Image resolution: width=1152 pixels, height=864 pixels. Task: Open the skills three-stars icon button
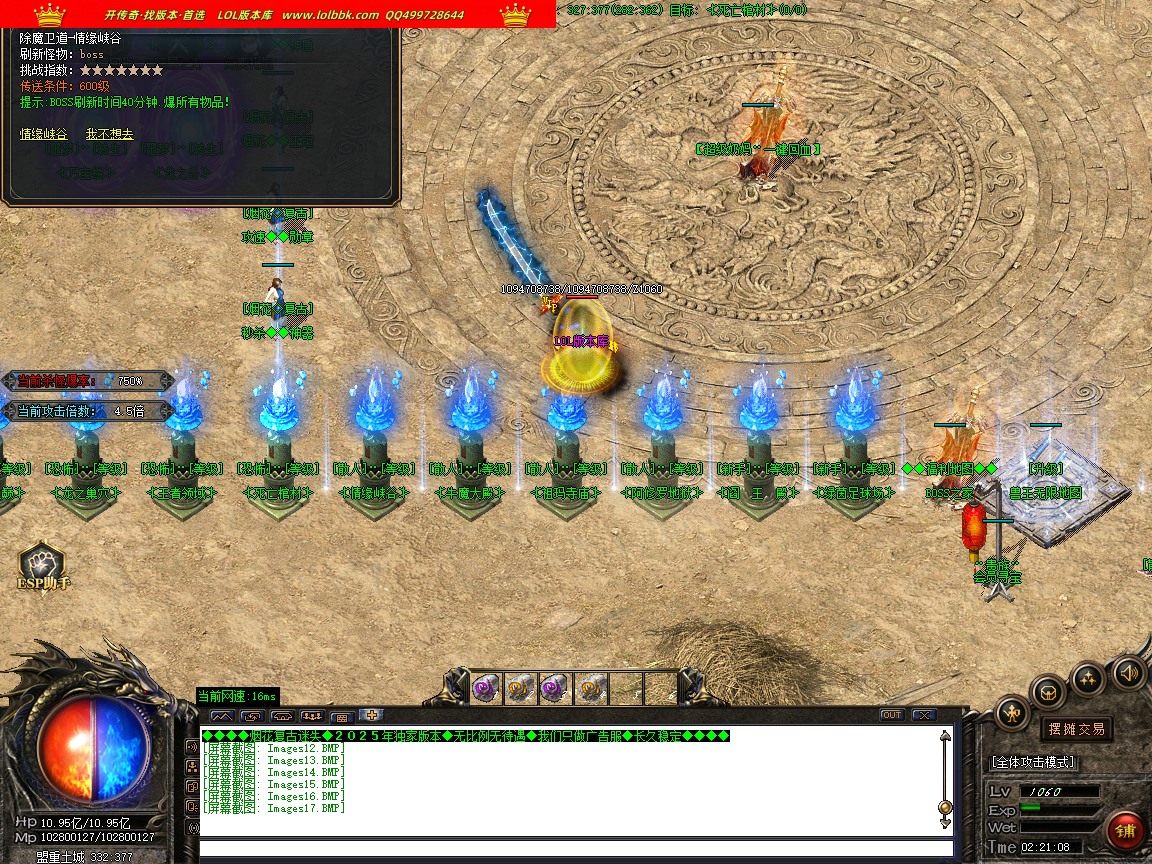coord(1088,678)
